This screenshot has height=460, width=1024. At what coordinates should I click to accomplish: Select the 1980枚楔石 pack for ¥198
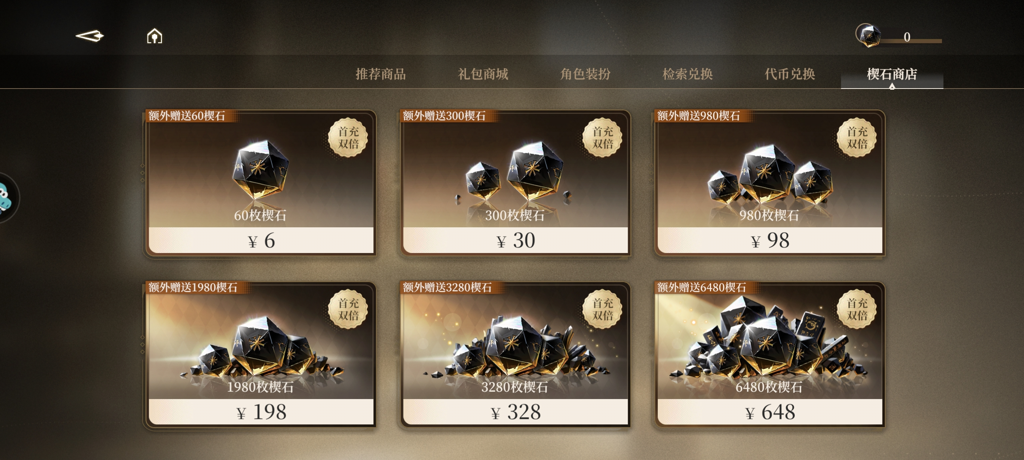(261, 356)
